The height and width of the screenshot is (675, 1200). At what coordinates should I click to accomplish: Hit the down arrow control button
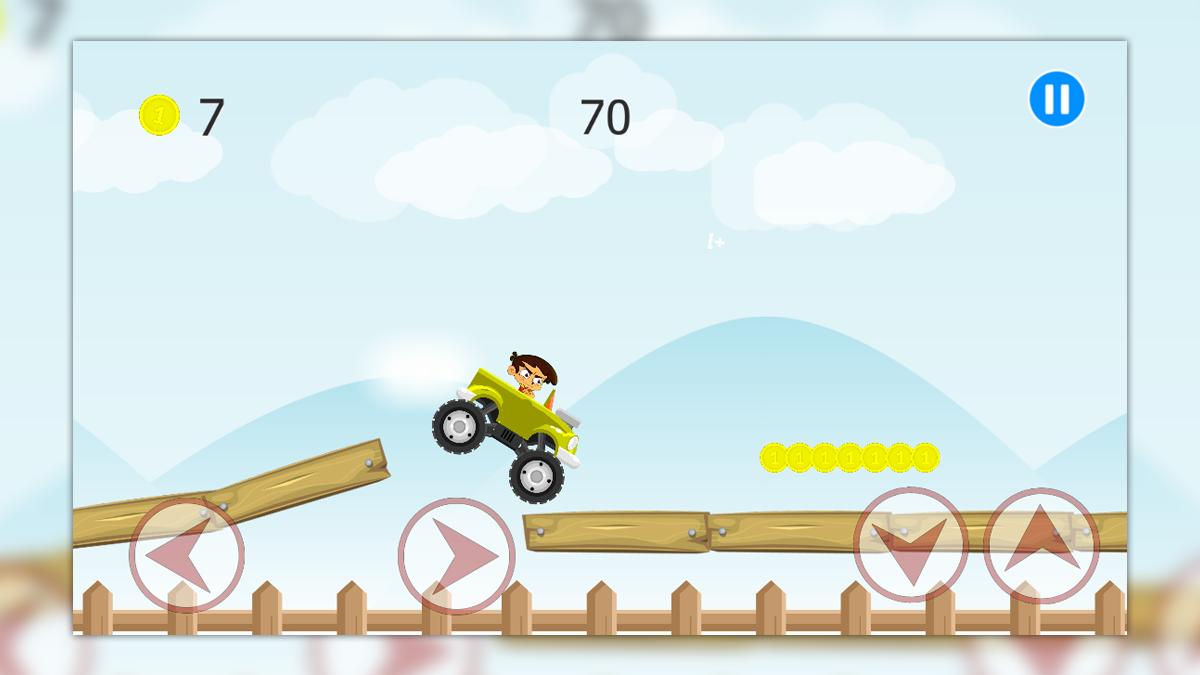pyautogui.click(x=910, y=545)
